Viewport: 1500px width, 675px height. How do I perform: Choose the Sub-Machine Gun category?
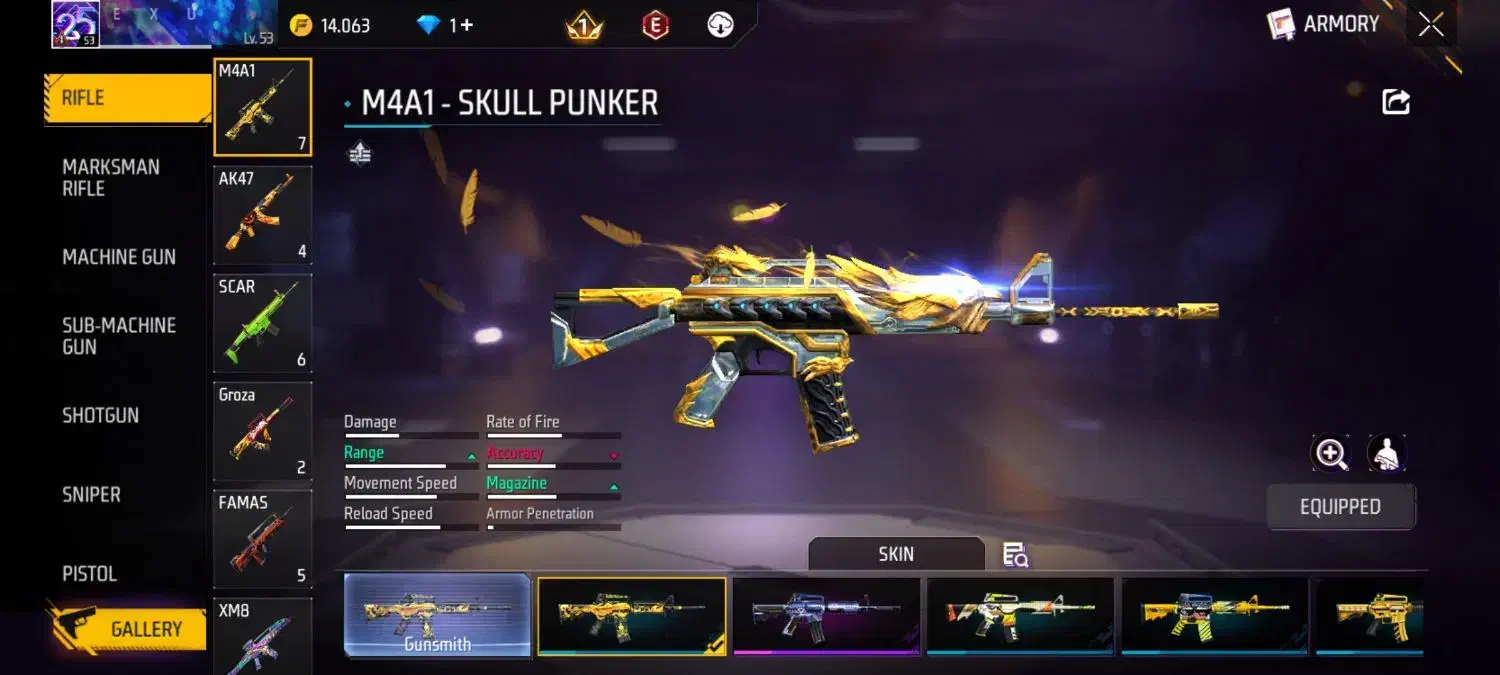point(119,336)
